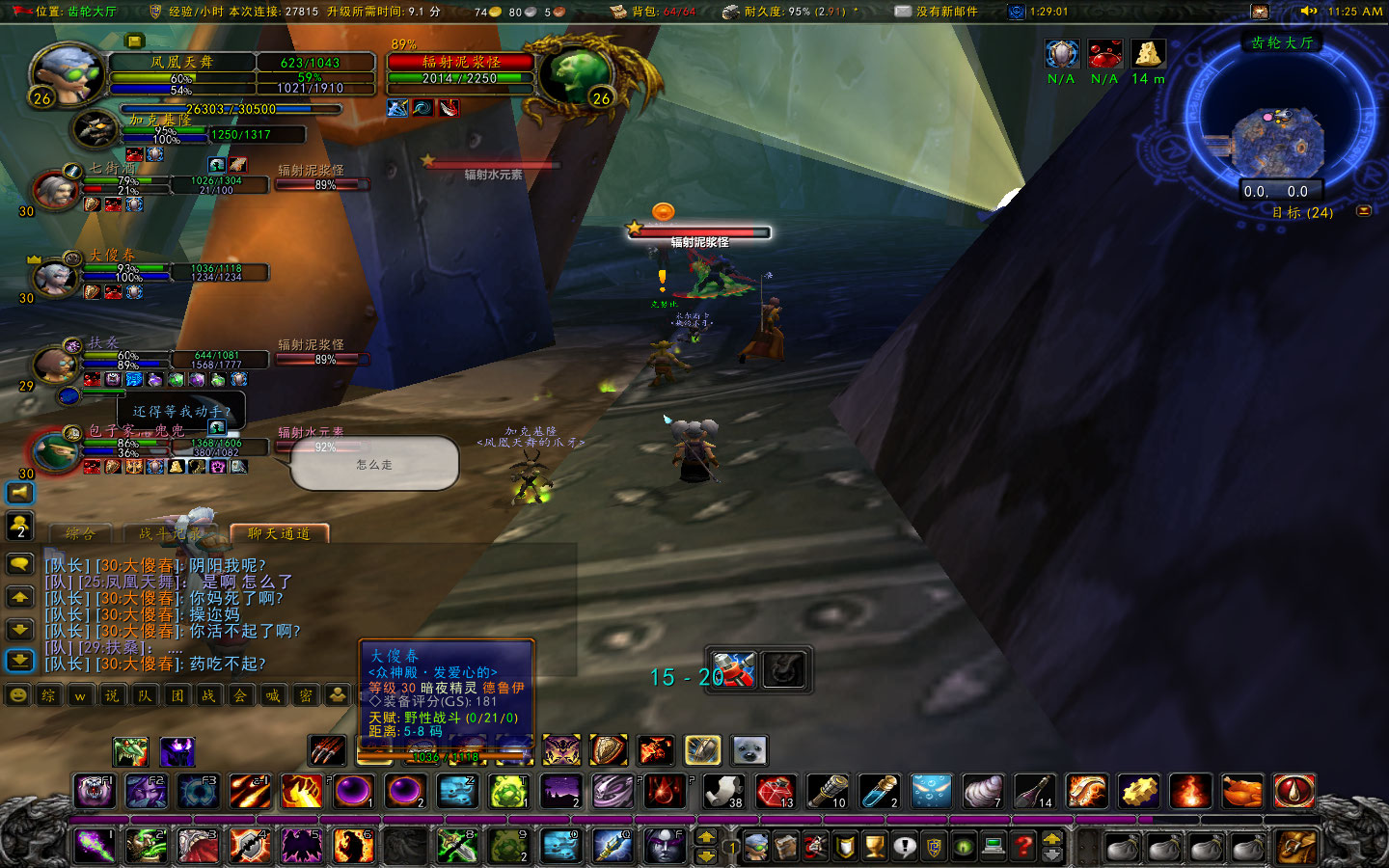This screenshot has width=1389, height=868.
Task: Toggle the emote smiley button above chat
Action: click(x=16, y=692)
